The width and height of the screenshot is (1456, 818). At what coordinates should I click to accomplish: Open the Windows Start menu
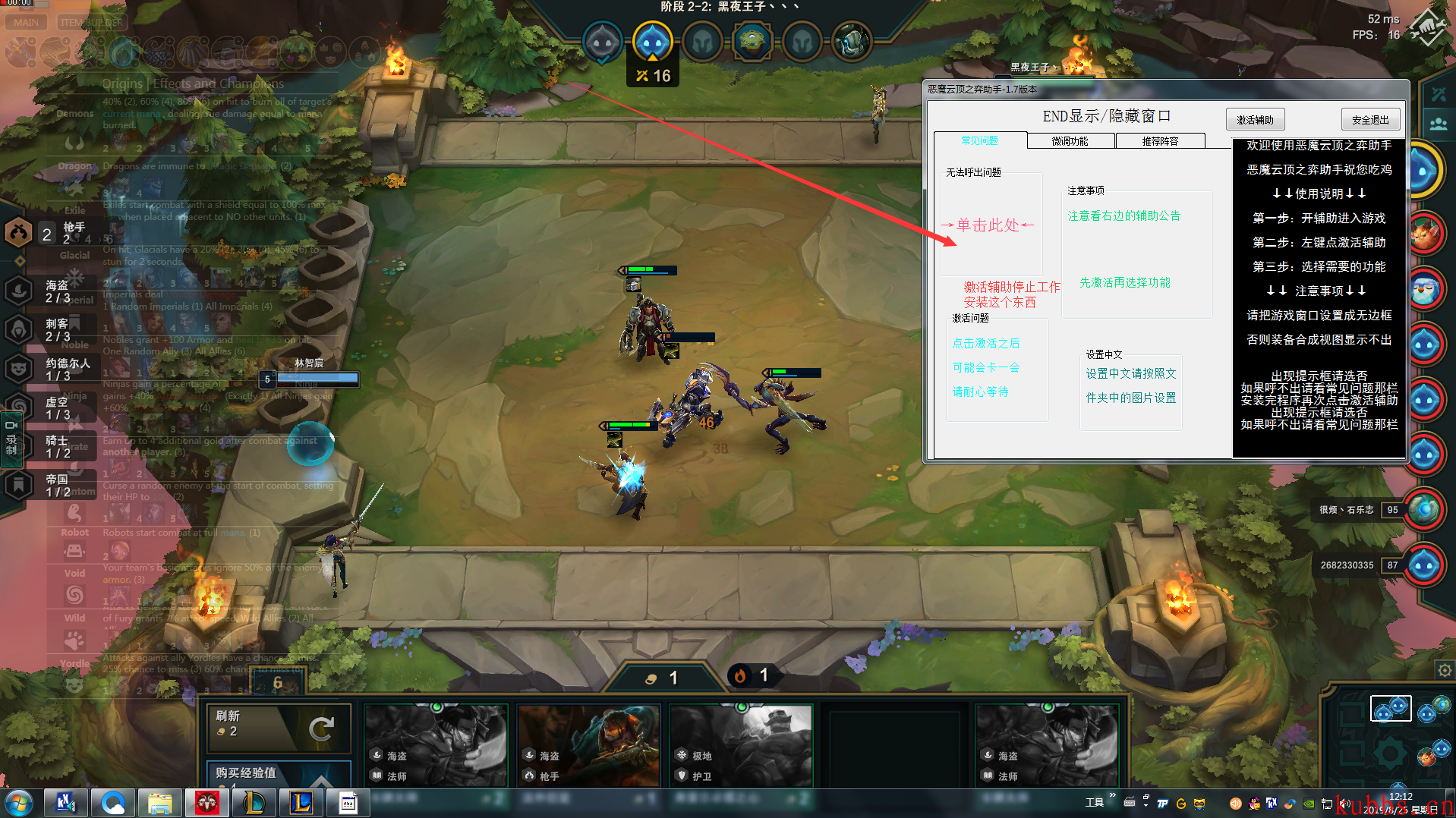point(19,803)
